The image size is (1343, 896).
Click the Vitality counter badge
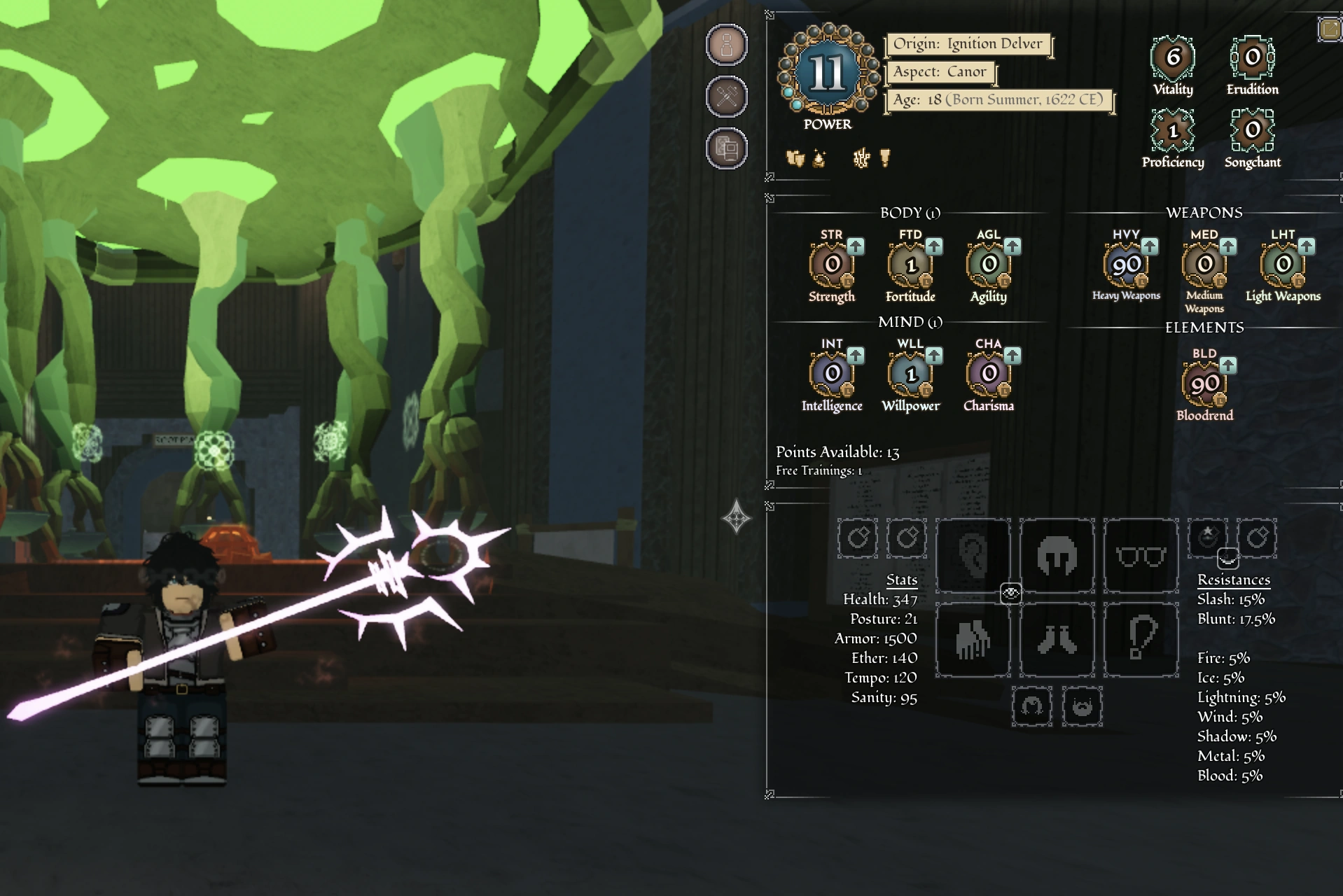click(1173, 55)
